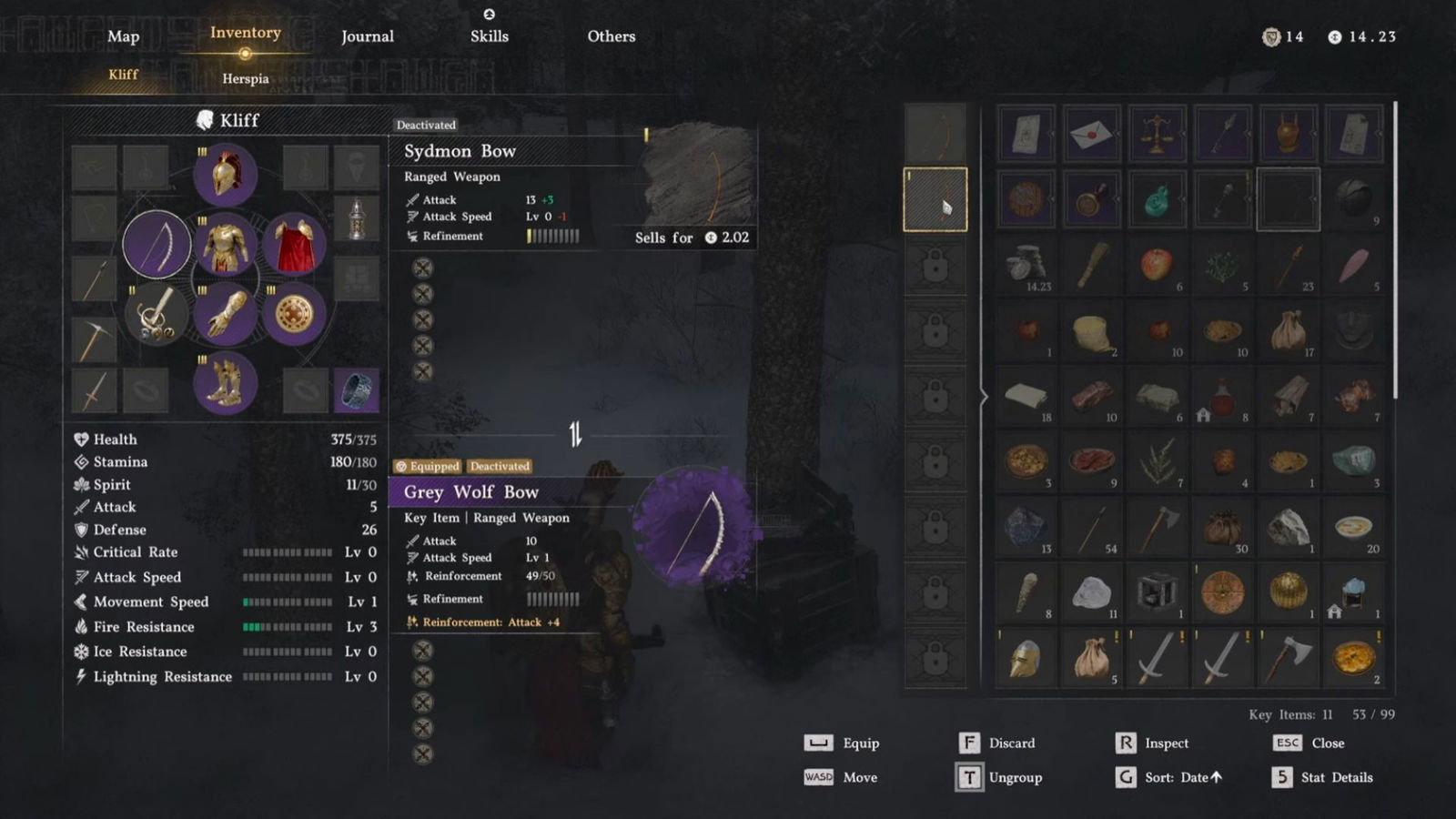Select the Kliff character sub-tab
This screenshot has width=1456, height=819.
coord(124,75)
